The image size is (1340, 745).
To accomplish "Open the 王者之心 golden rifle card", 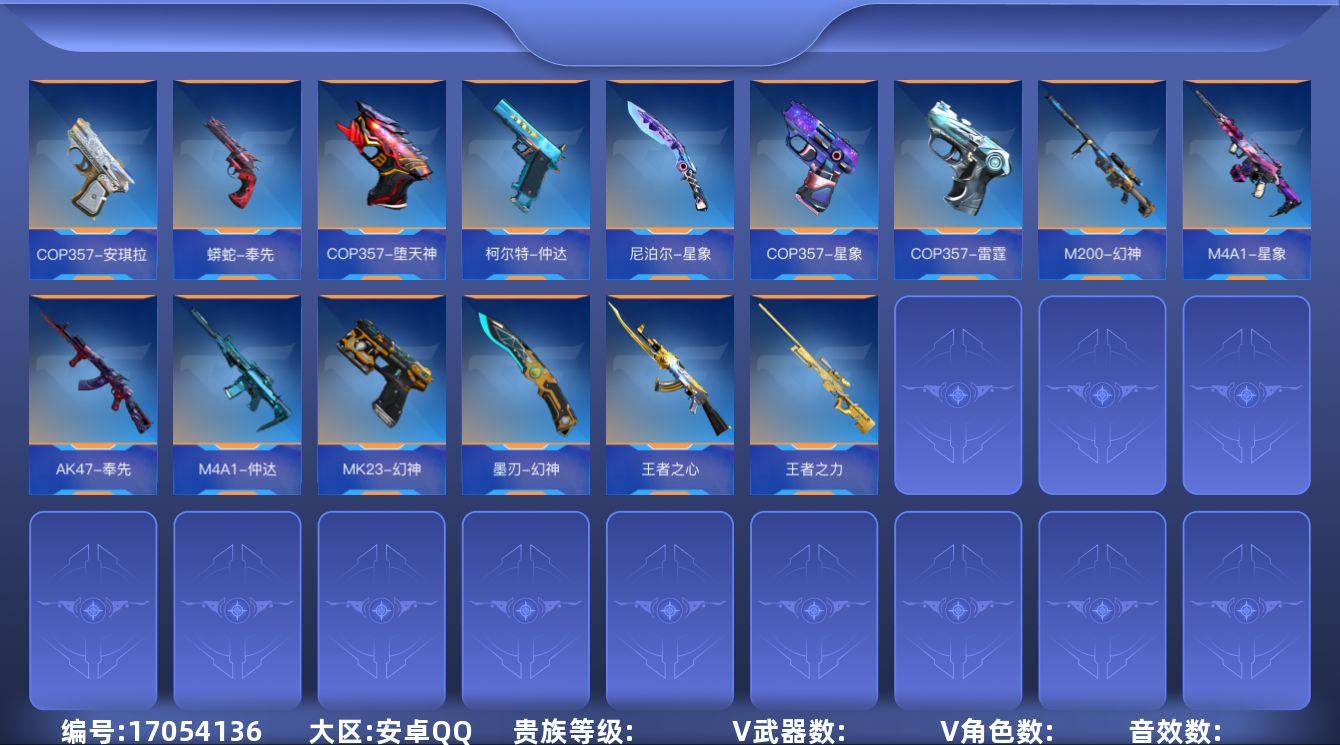I will pos(669,390).
